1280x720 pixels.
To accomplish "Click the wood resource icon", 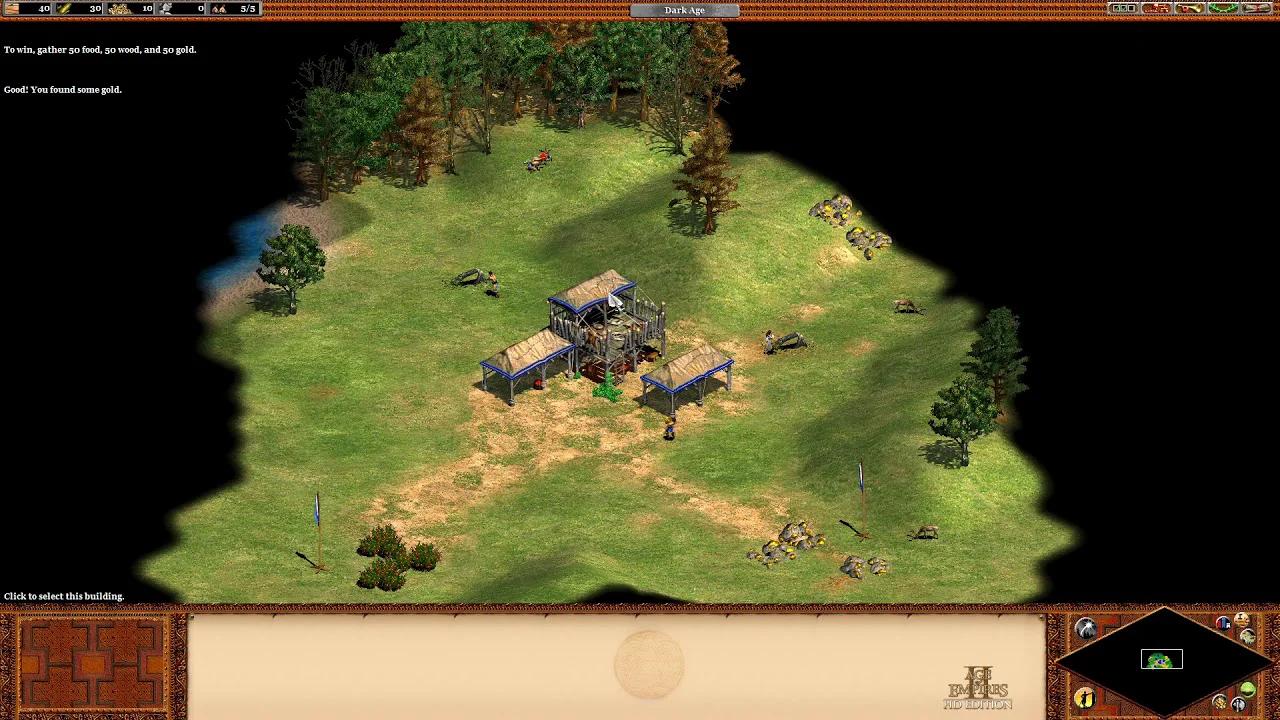I will 62,8.
